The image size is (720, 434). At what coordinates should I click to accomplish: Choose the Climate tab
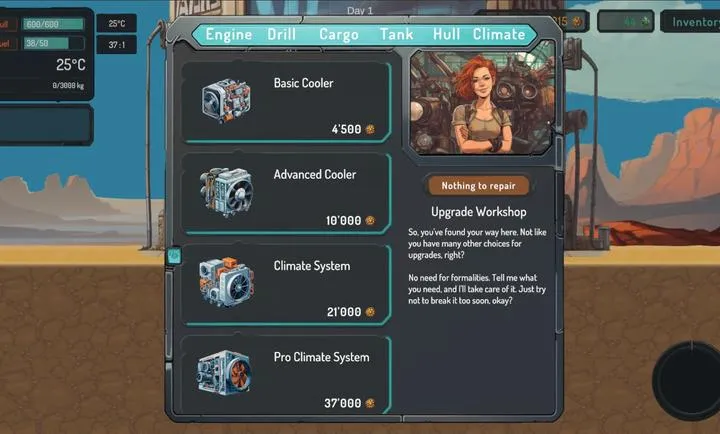point(499,34)
